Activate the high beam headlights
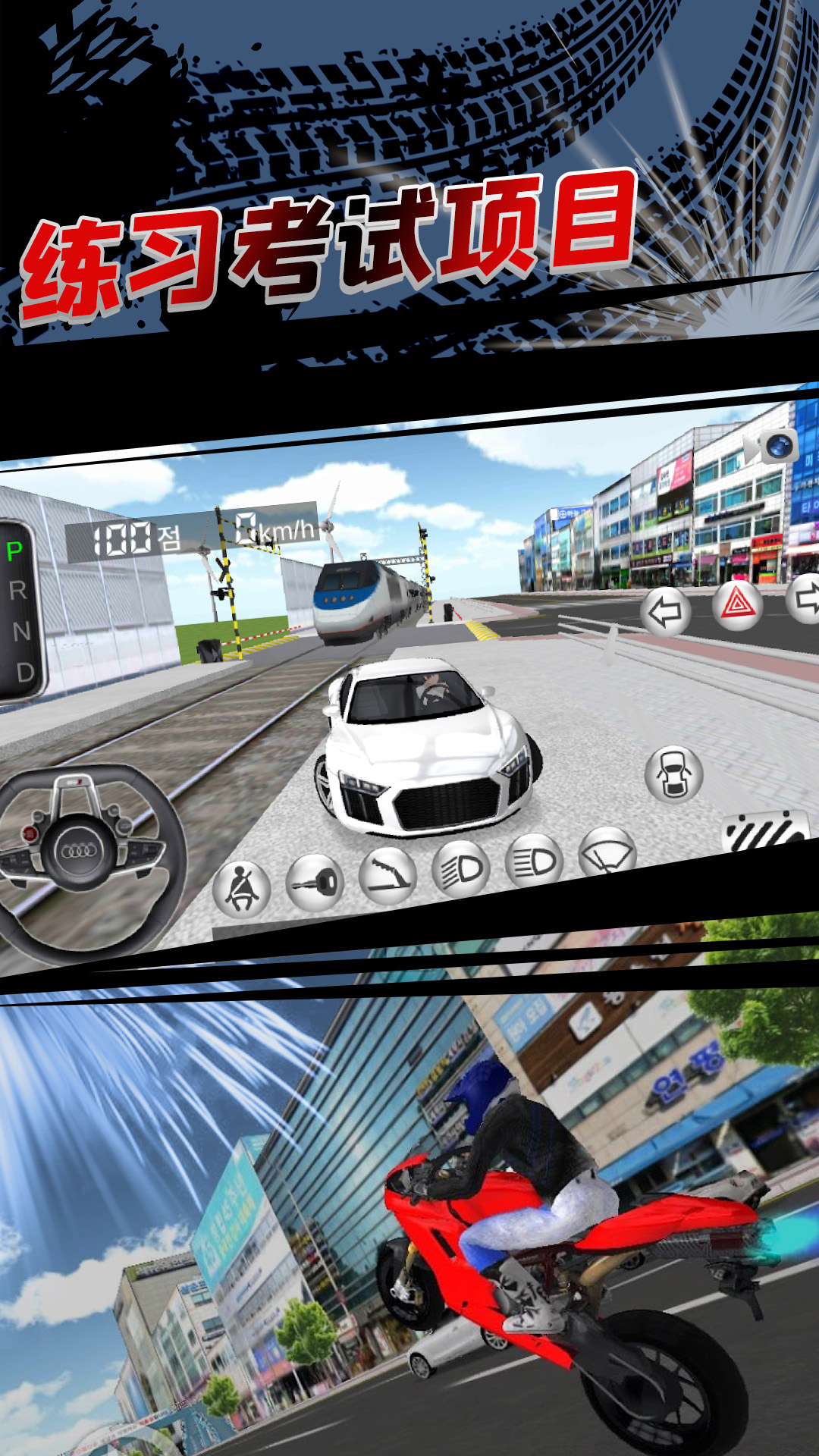819x1456 pixels. click(x=534, y=861)
